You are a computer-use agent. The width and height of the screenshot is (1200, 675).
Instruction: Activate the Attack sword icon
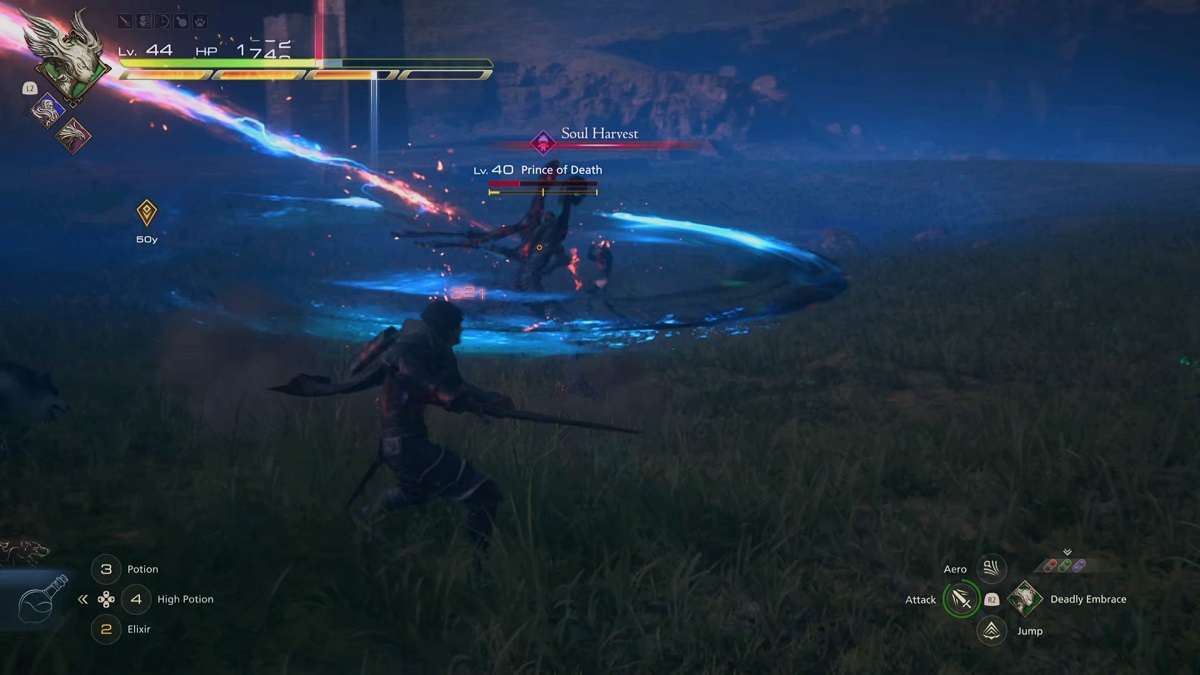point(961,599)
